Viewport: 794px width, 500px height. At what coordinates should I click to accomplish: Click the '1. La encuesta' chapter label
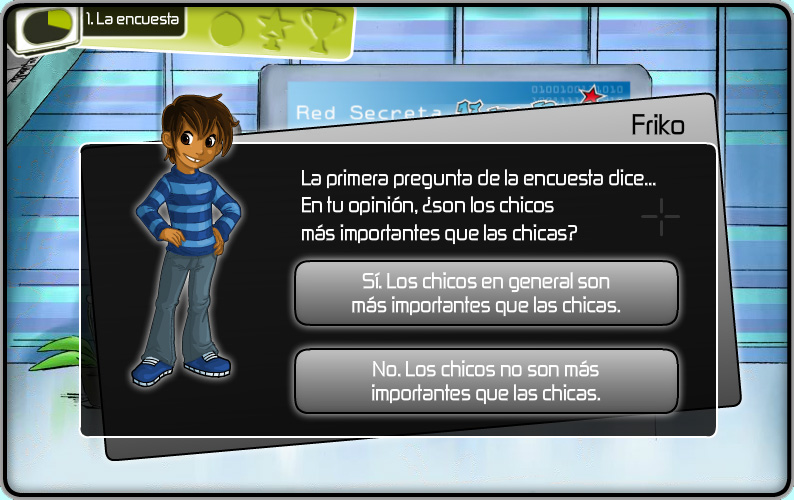132,20
